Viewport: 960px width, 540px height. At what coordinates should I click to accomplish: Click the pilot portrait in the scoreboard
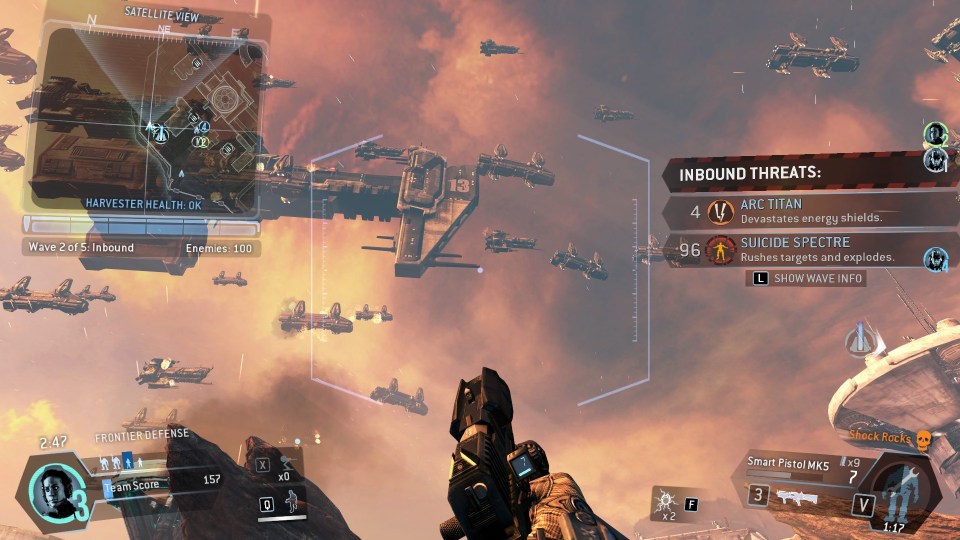point(50,489)
